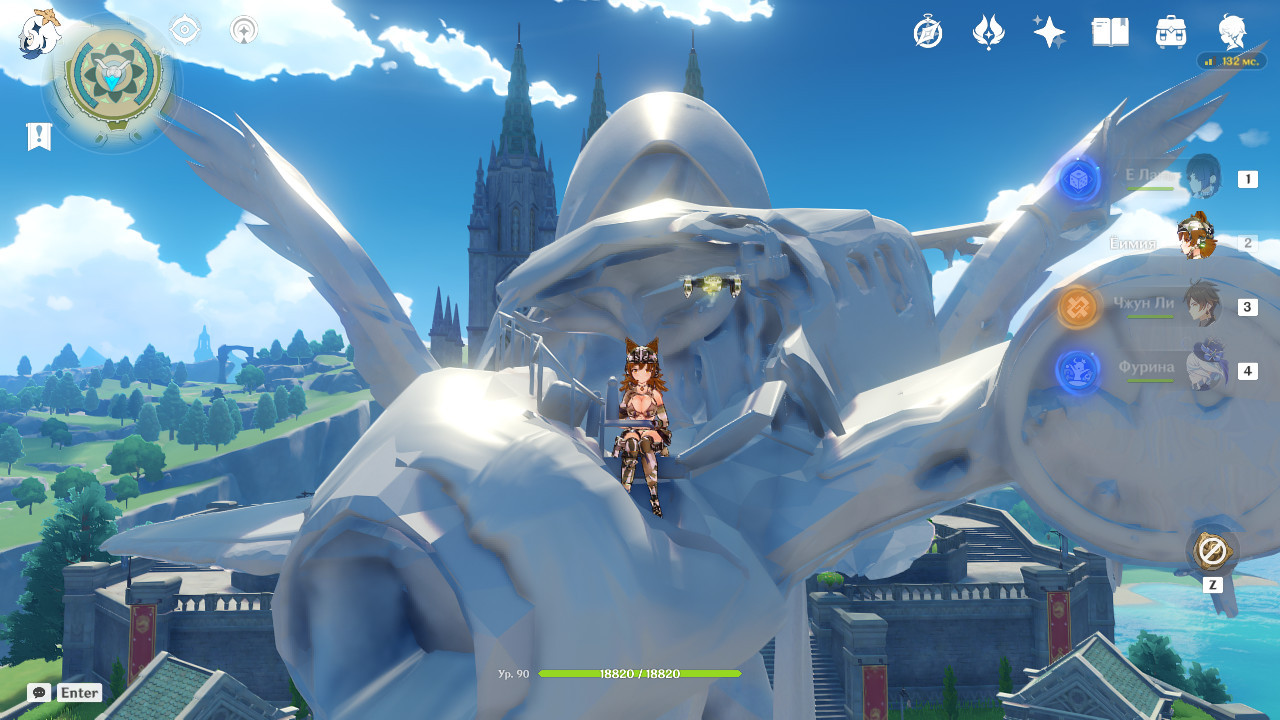Click the blue burst icon beside Фурина
Image resolution: width=1280 pixels, height=720 pixels.
coord(1079,373)
